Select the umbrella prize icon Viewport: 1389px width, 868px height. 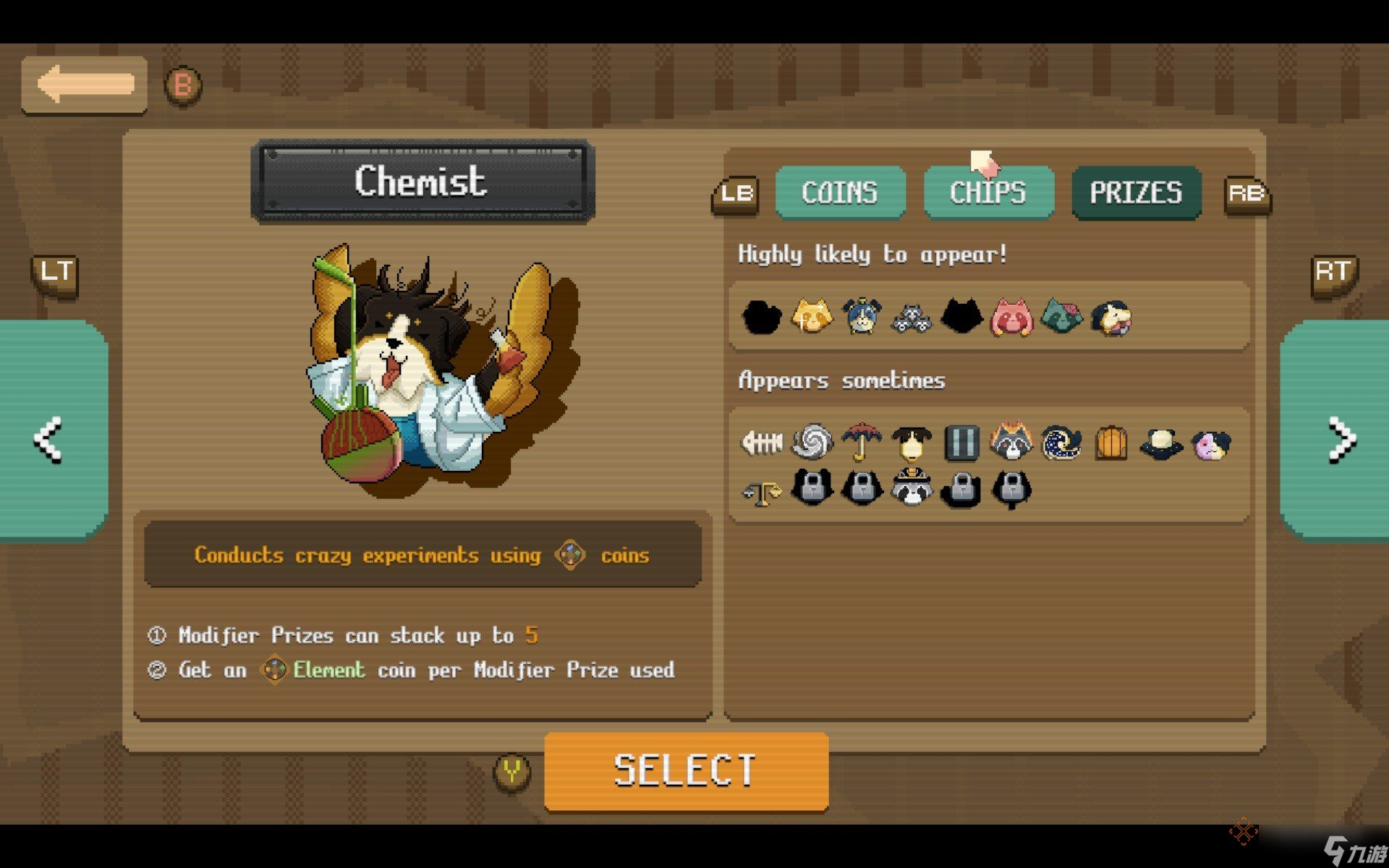click(862, 442)
